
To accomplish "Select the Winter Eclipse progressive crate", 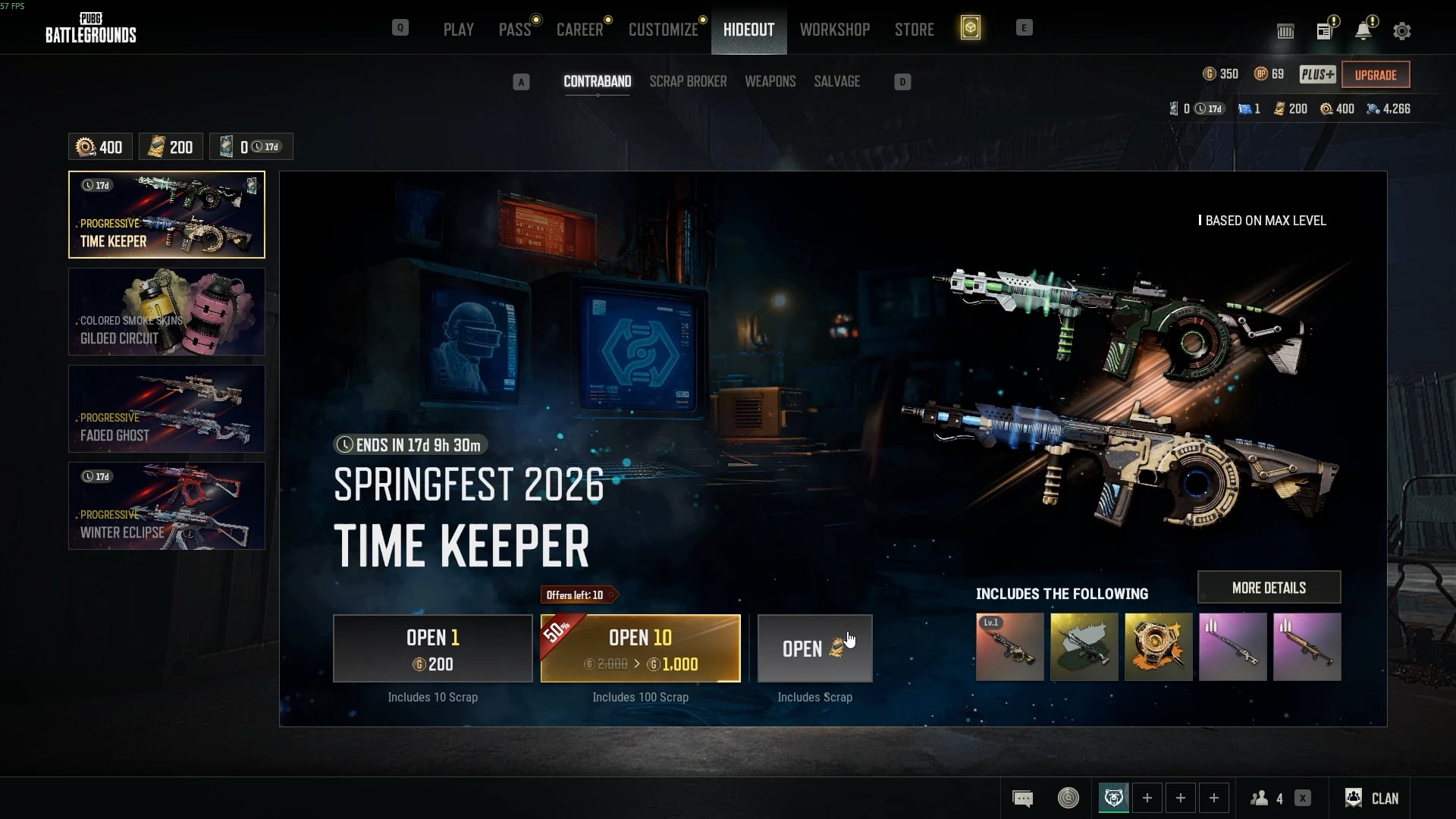I will point(167,506).
